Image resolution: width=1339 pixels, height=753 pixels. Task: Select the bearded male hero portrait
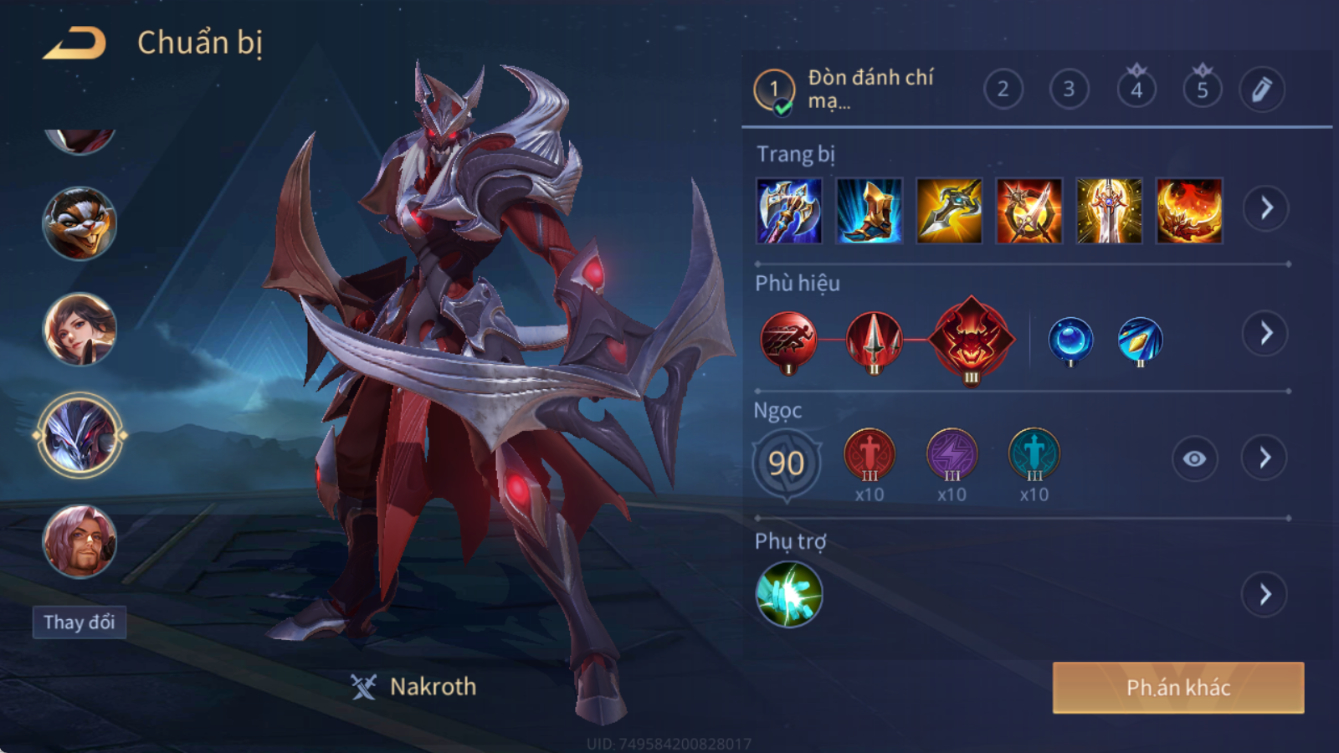(80, 541)
